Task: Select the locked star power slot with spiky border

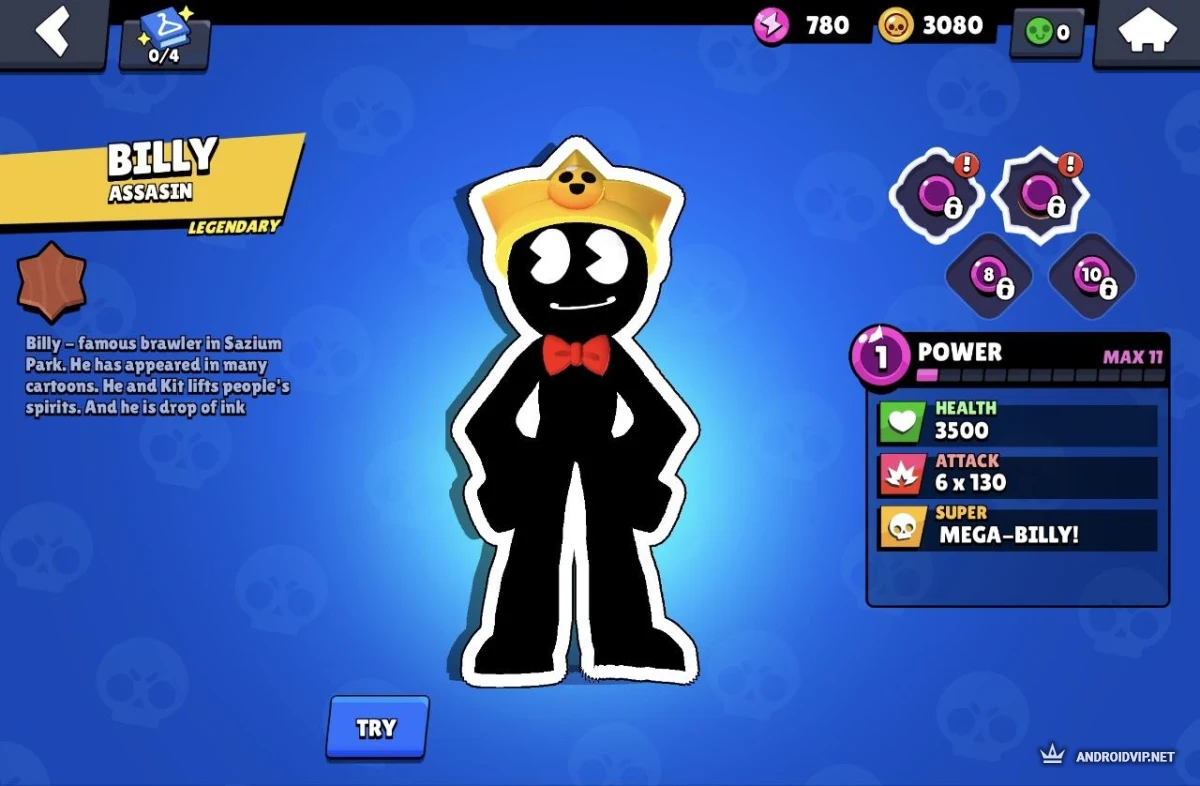Action: pyautogui.click(x=1040, y=194)
